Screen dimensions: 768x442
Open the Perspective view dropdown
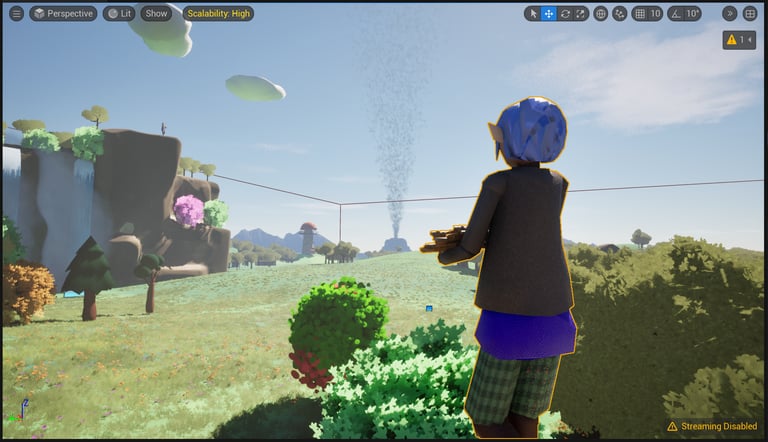point(63,13)
